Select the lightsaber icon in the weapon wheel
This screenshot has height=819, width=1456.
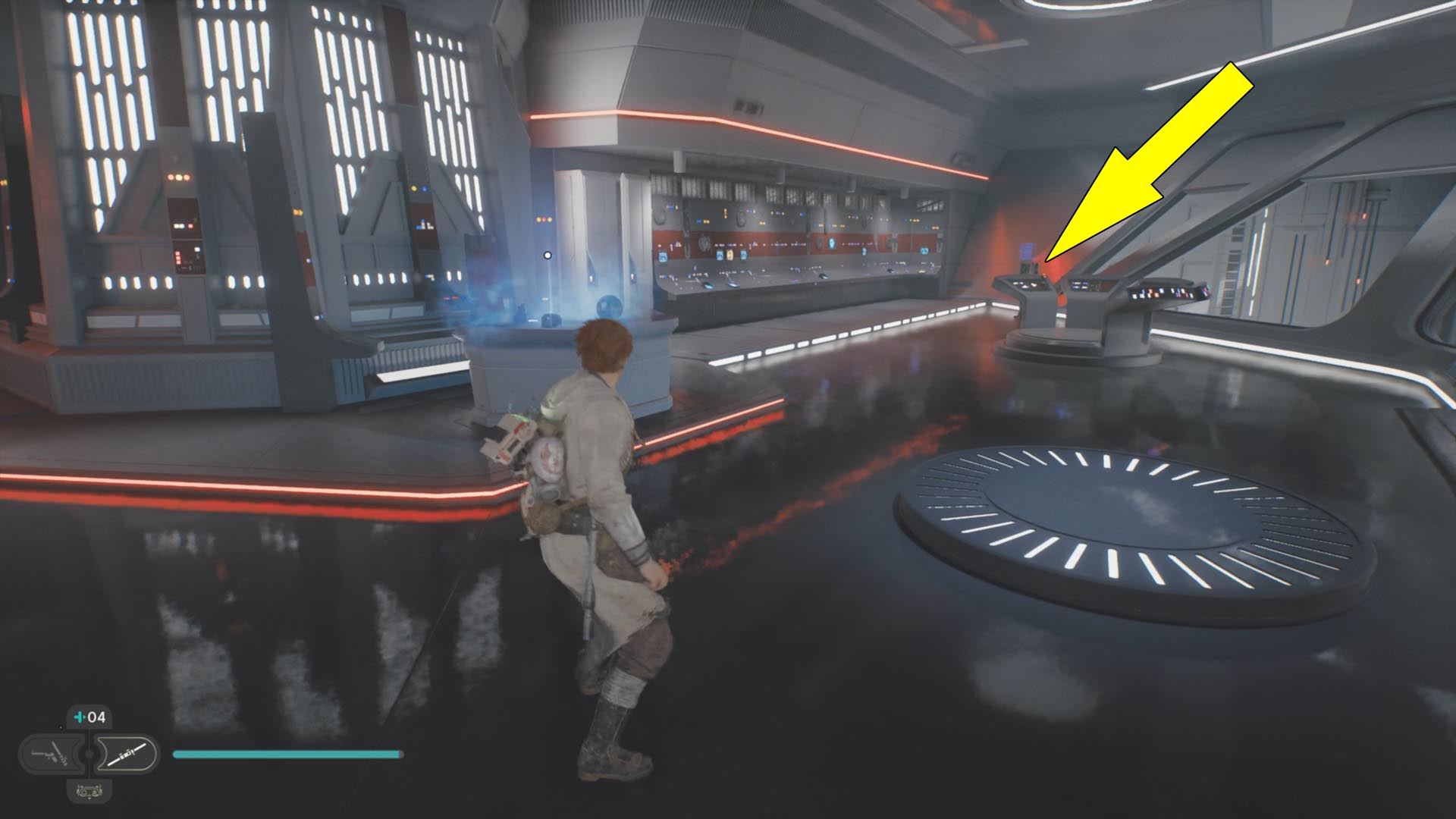point(127,755)
